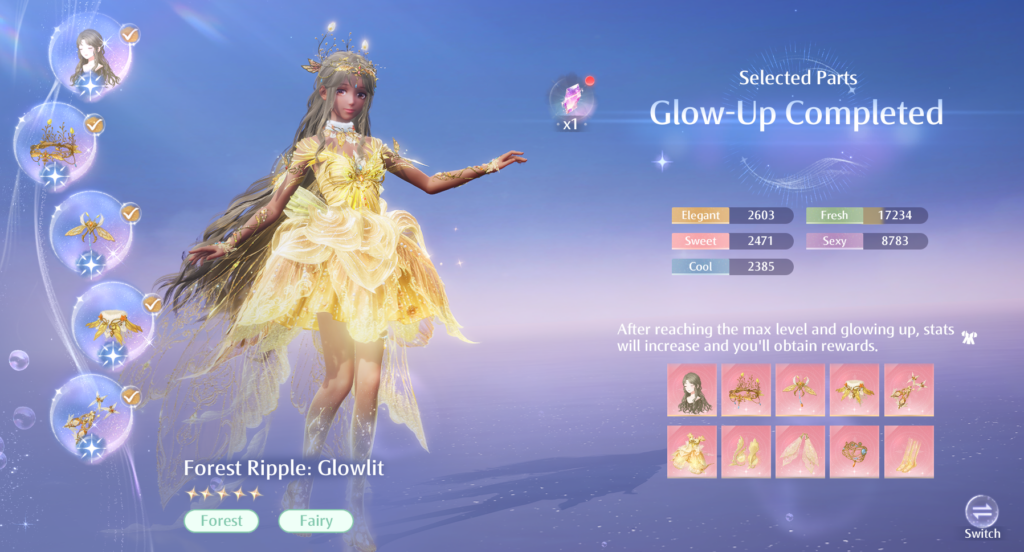Open the star earrings reward tile
Viewport: 1024px width, 552px height.
click(x=908, y=389)
